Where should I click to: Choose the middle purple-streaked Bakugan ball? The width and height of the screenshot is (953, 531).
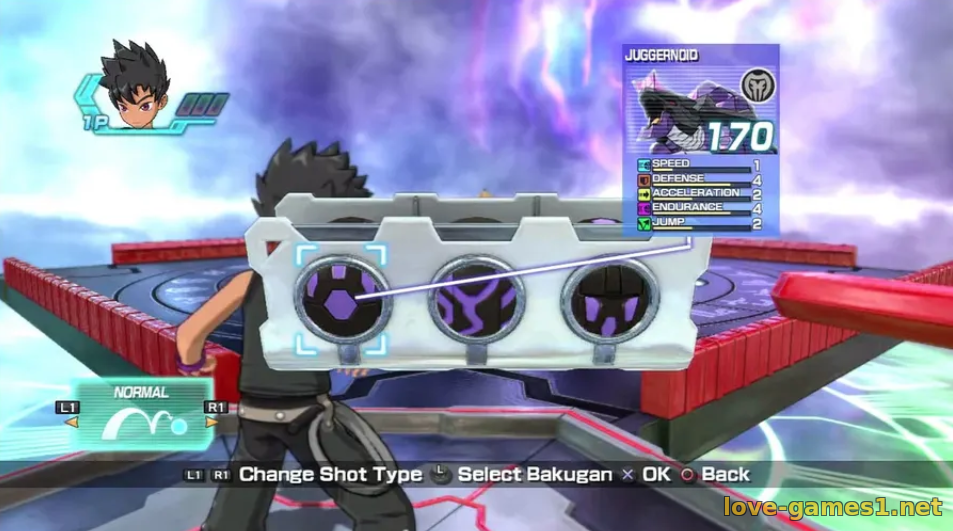[x=477, y=297]
